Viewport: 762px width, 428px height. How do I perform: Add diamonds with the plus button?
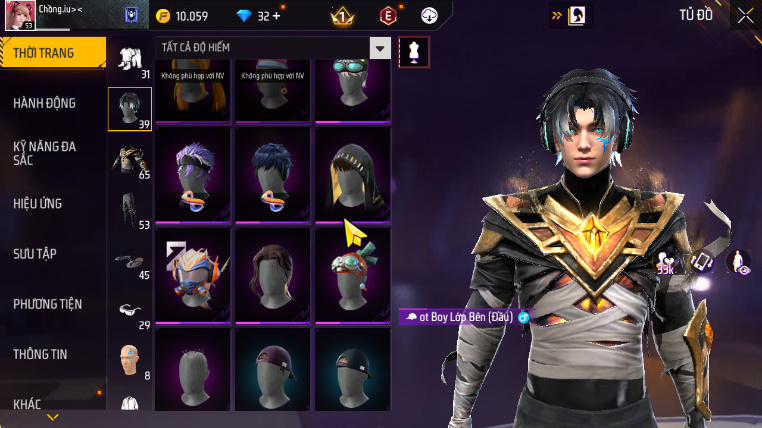pos(276,16)
